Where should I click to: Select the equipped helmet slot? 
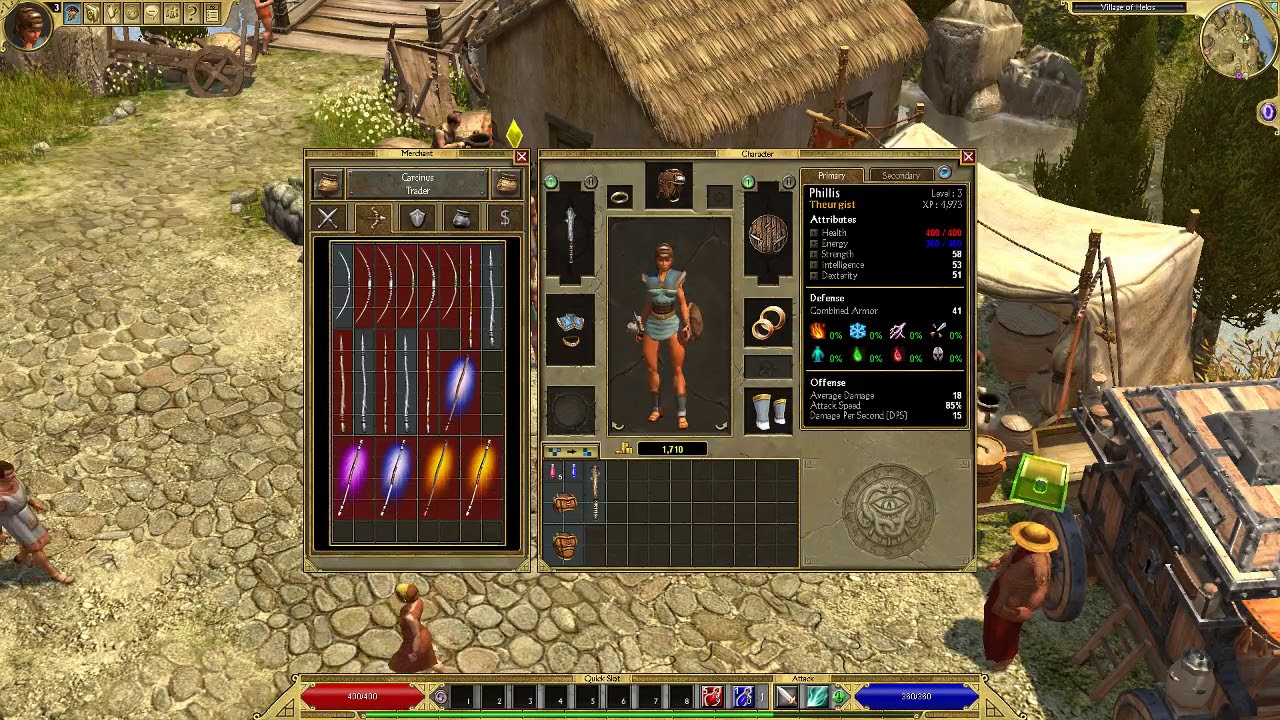[x=670, y=185]
